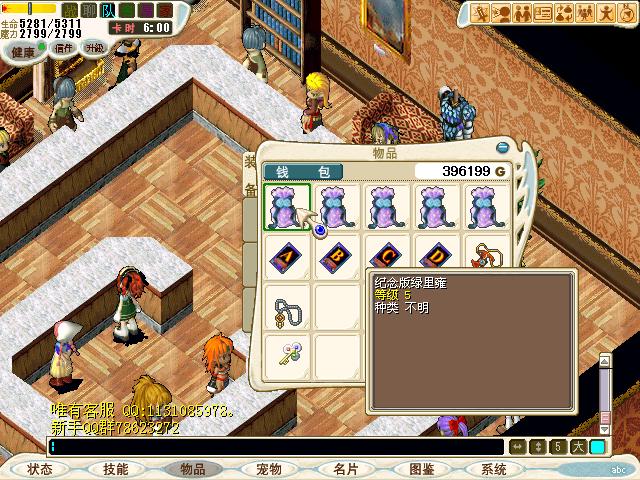Click into the chat input bar
Viewport: 640px width, 480px height.
tap(270, 446)
